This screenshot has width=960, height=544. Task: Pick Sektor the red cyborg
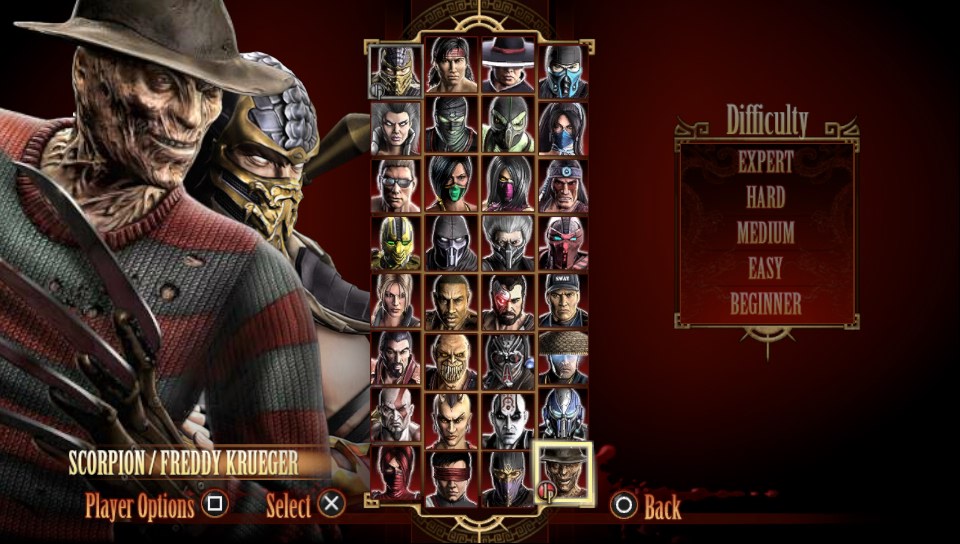coord(563,243)
